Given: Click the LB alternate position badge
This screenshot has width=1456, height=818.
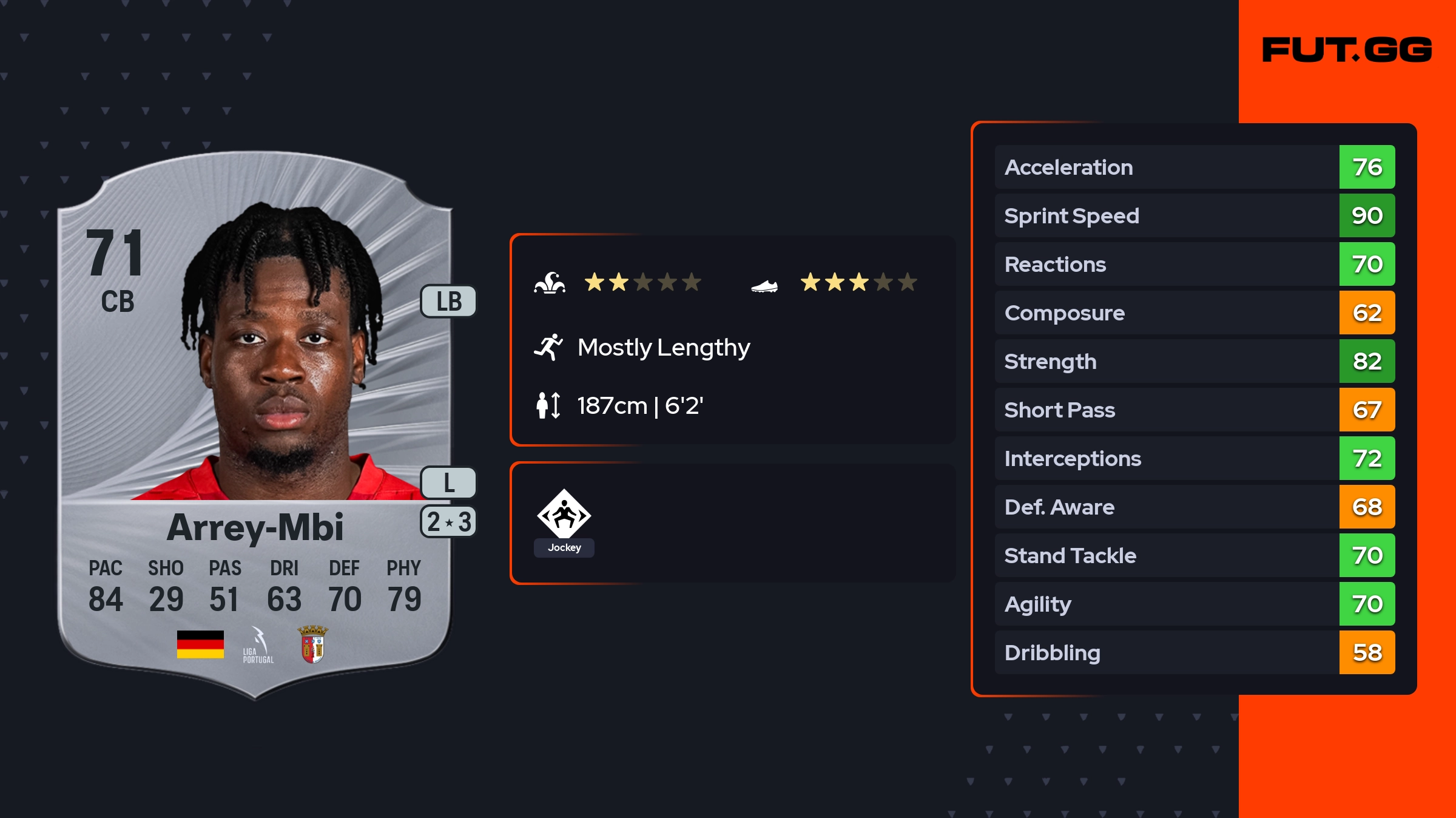Looking at the screenshot, I should click(x=449, y=301).
